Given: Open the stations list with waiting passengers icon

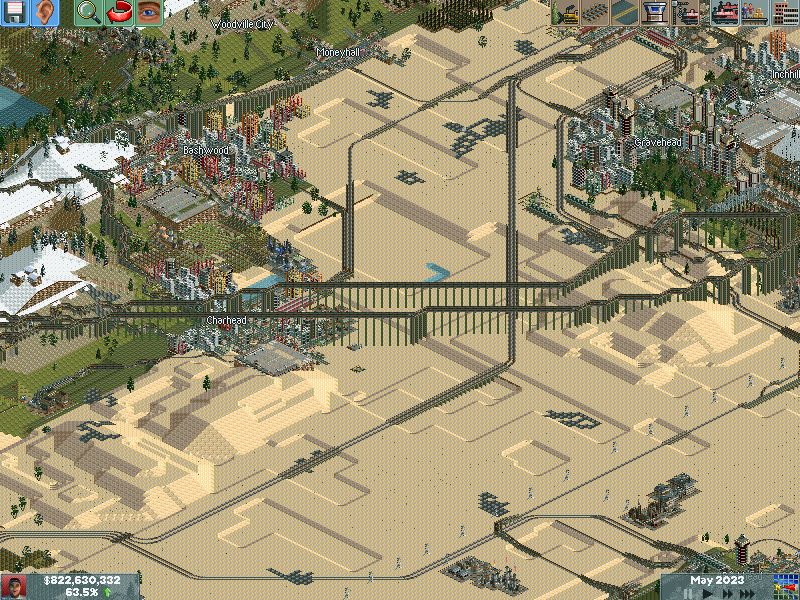Looking at the screenshot, I should pos(754,13).
